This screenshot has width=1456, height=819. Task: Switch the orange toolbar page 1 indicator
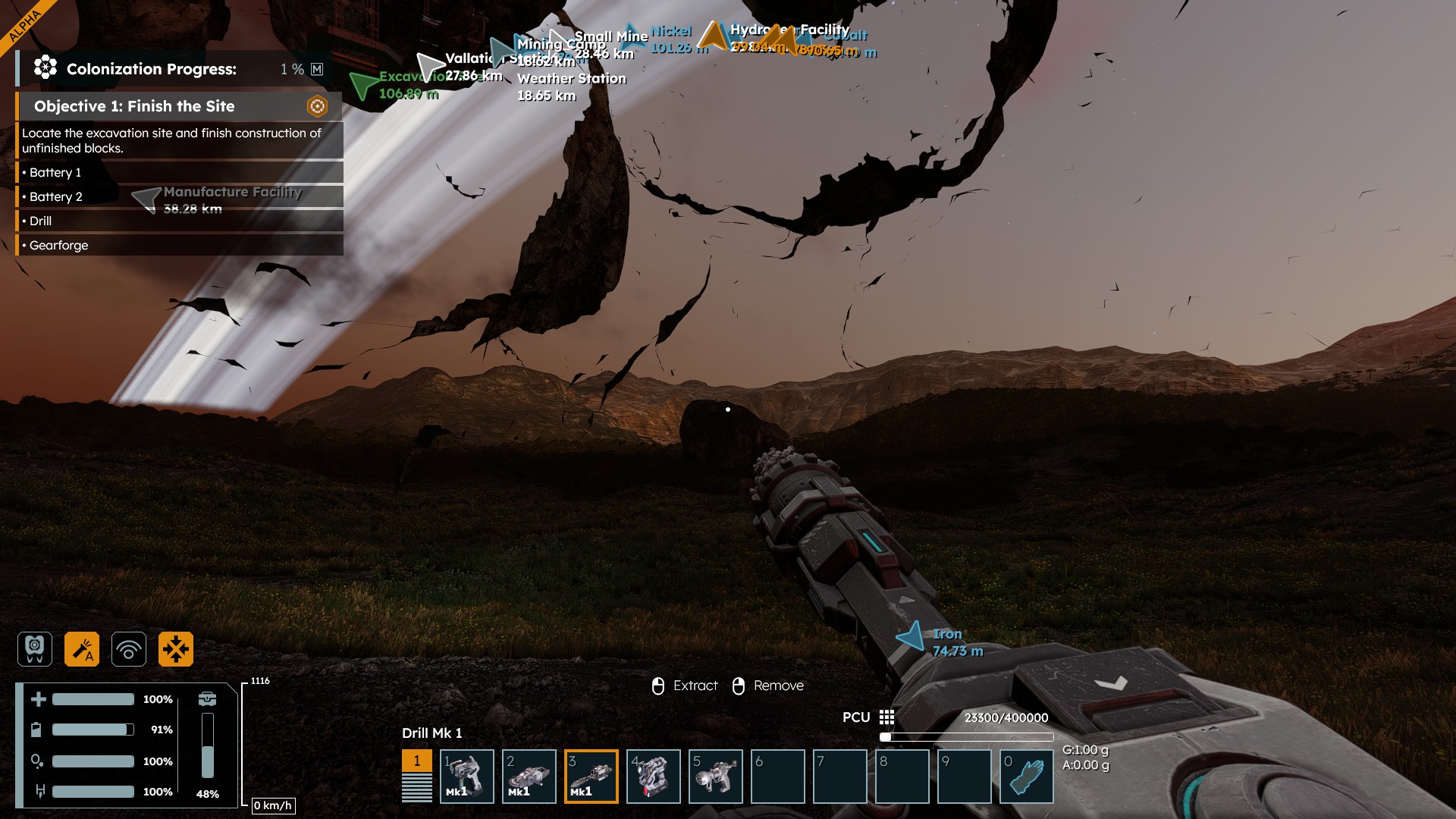click(416, 761)
